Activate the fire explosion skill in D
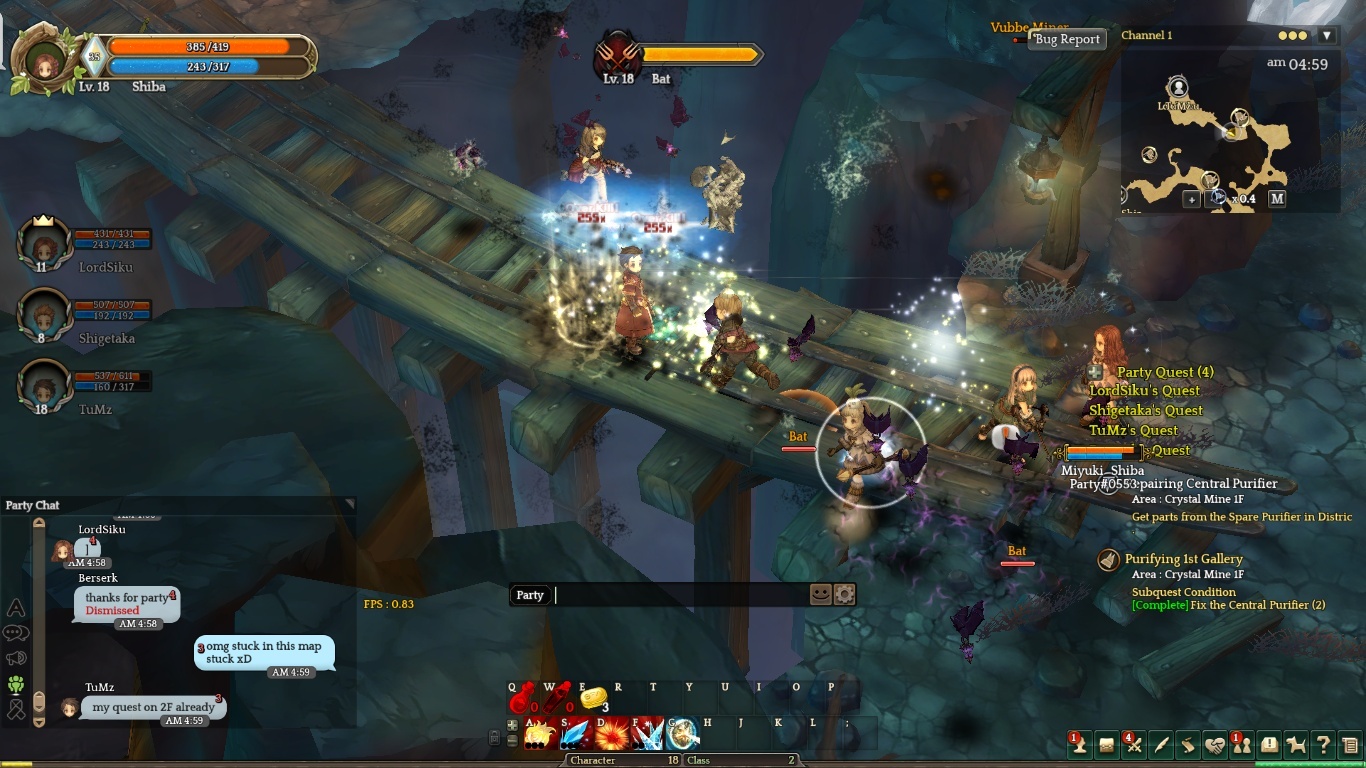 [x=611, y=735]
